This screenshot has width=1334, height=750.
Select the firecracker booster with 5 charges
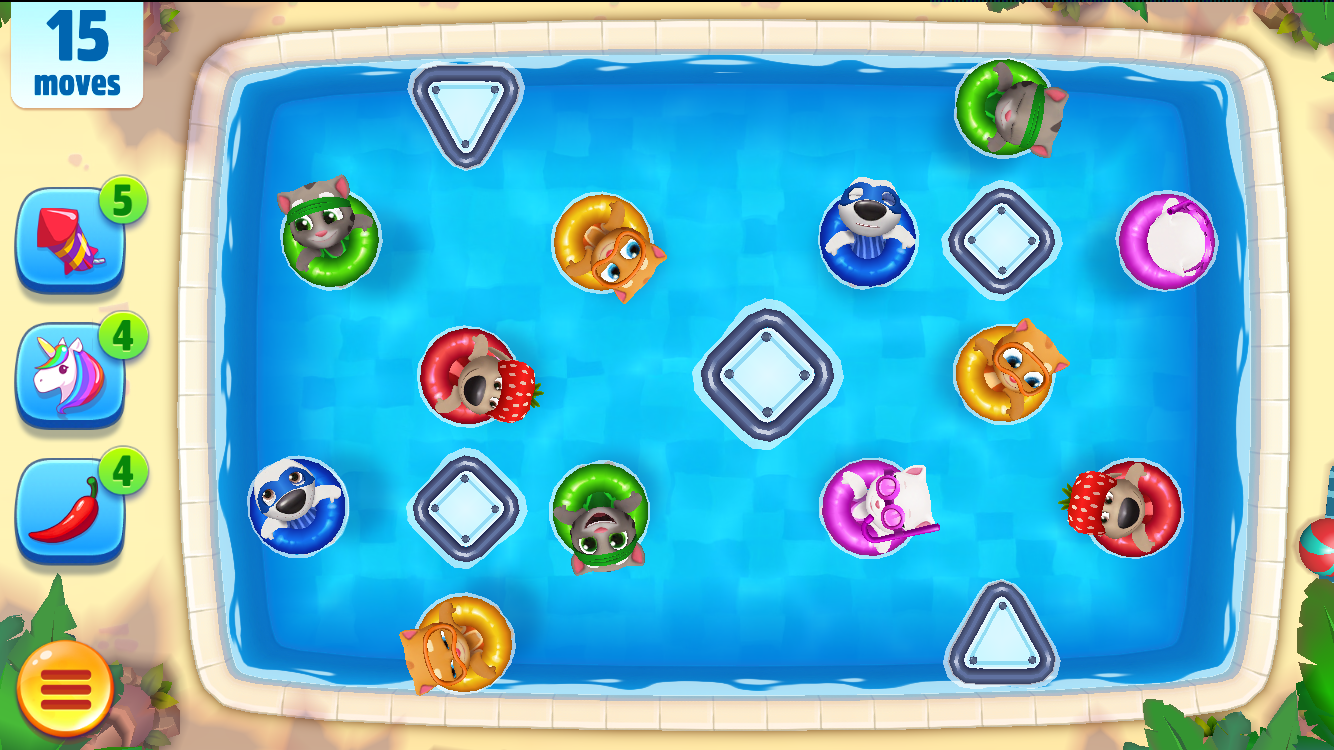(68, 240)
